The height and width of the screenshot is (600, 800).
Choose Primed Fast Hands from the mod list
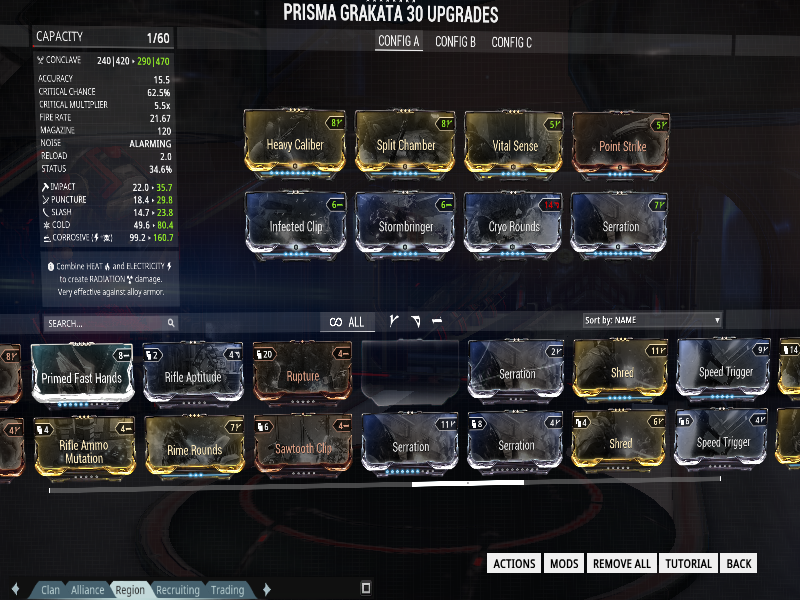[82, 375]
